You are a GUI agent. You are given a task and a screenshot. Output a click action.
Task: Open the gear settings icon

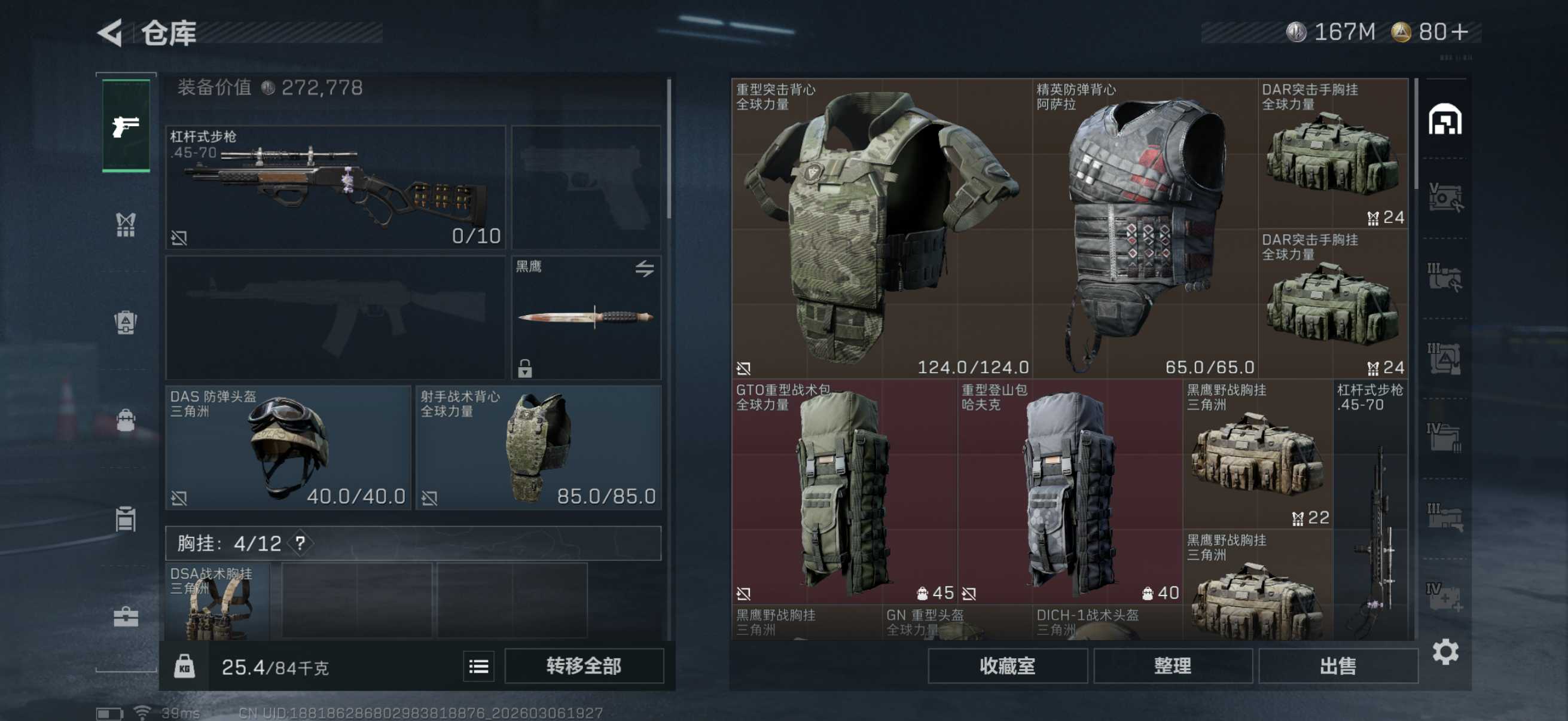[x=1445, y=652]
